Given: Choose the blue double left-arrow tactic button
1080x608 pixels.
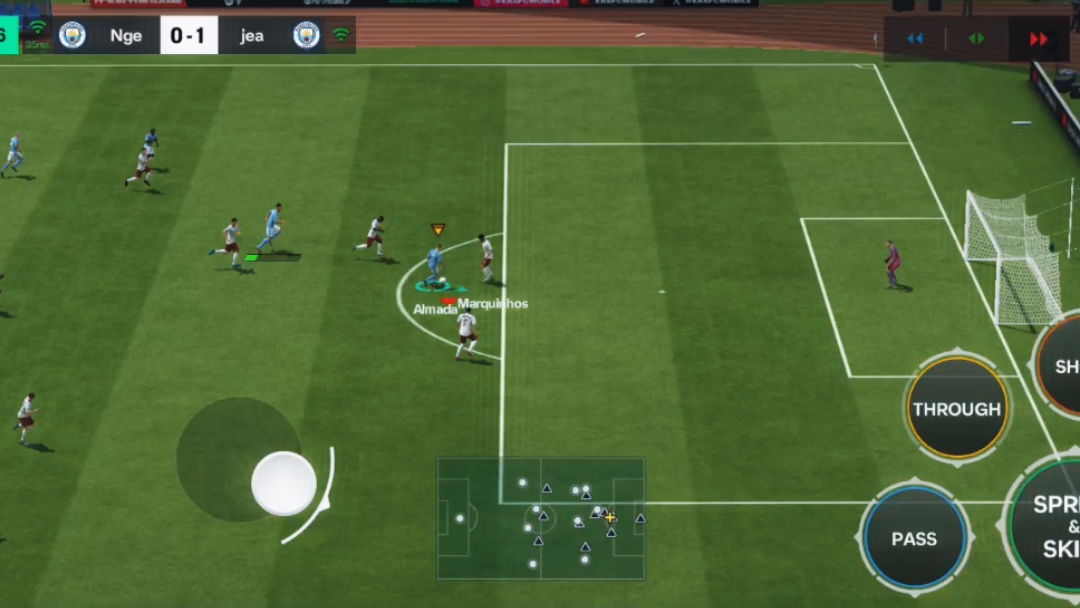Looking at the screenshot, I should (x=915, y=39).
